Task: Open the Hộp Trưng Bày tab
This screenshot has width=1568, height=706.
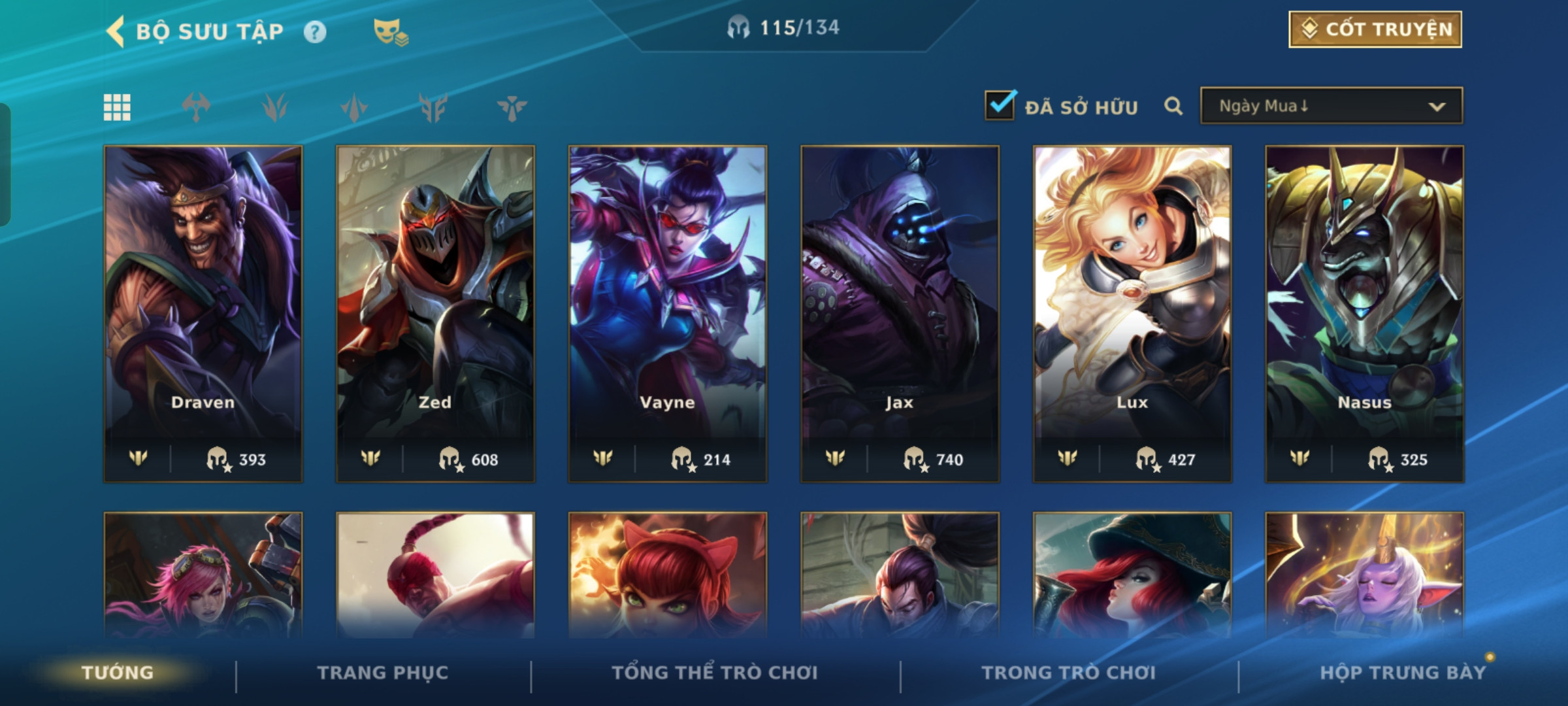Action: tap(1403, 673)
